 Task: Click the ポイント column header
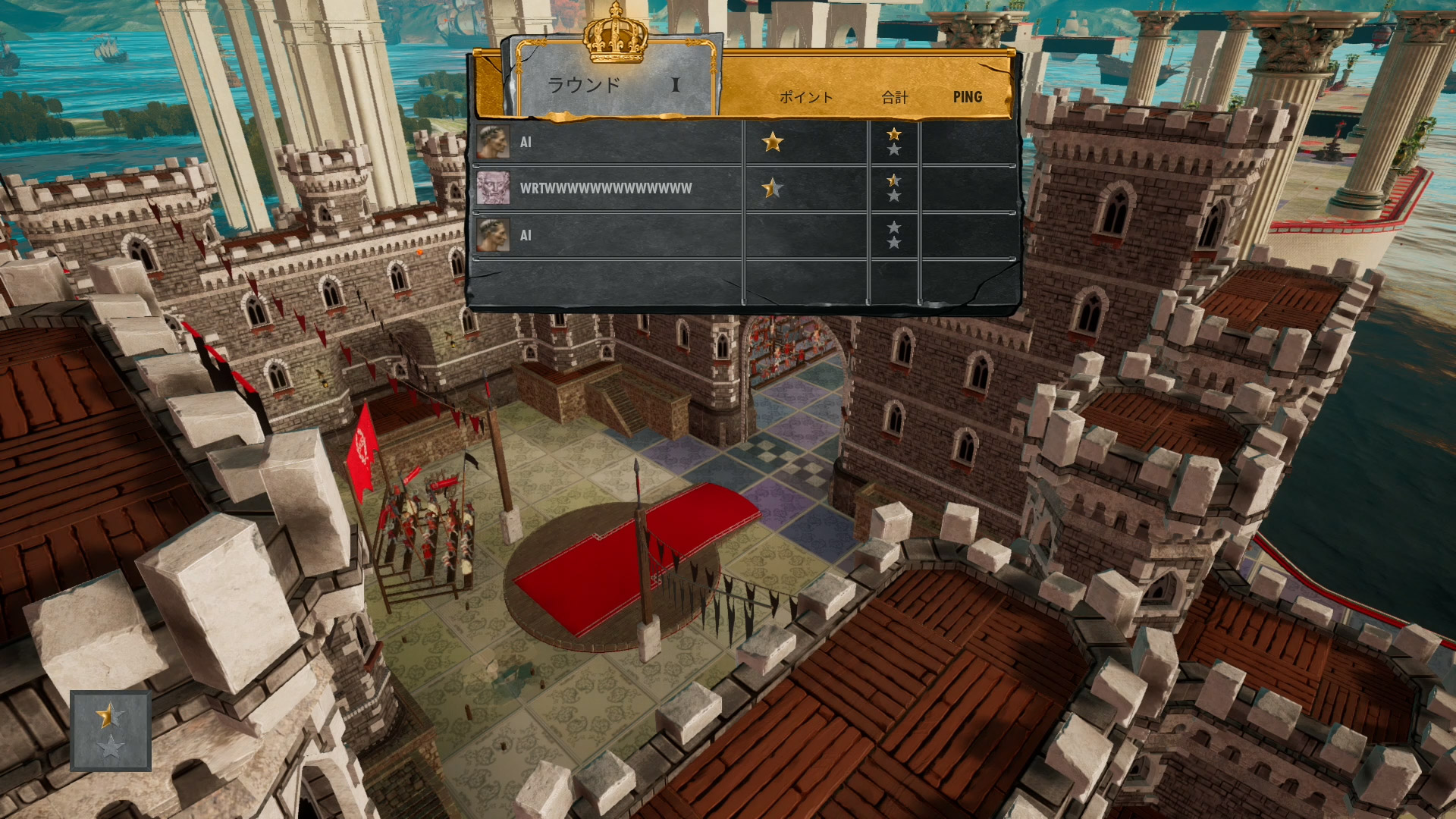coord(805,97)
